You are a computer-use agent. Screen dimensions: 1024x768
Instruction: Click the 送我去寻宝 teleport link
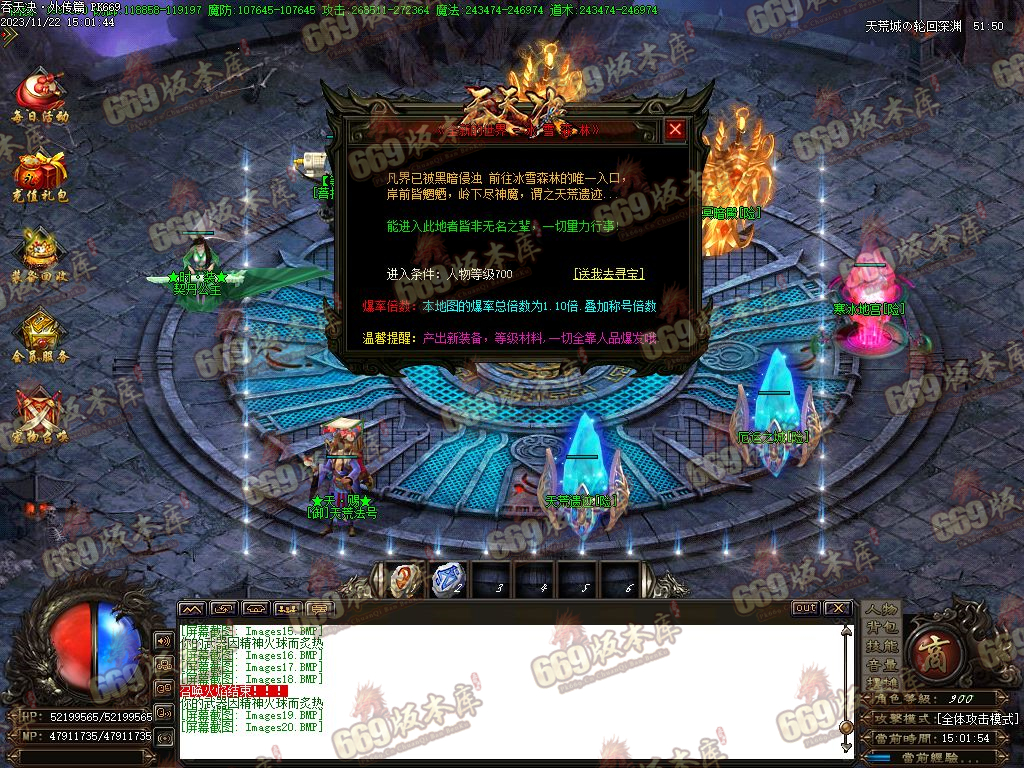[x=609, y=273]
